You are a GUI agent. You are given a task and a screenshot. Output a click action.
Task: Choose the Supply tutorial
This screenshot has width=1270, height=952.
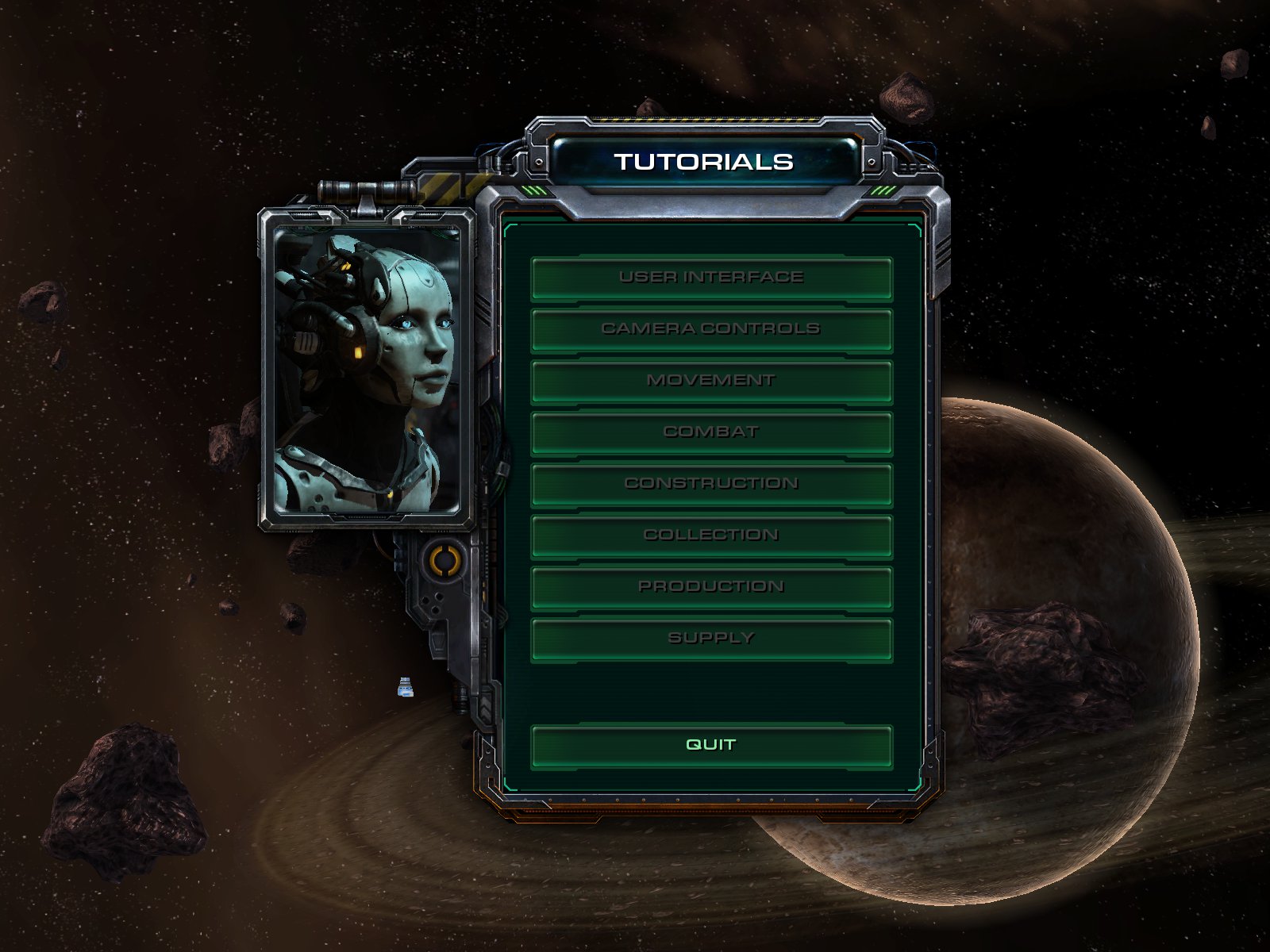coord(711,639)
